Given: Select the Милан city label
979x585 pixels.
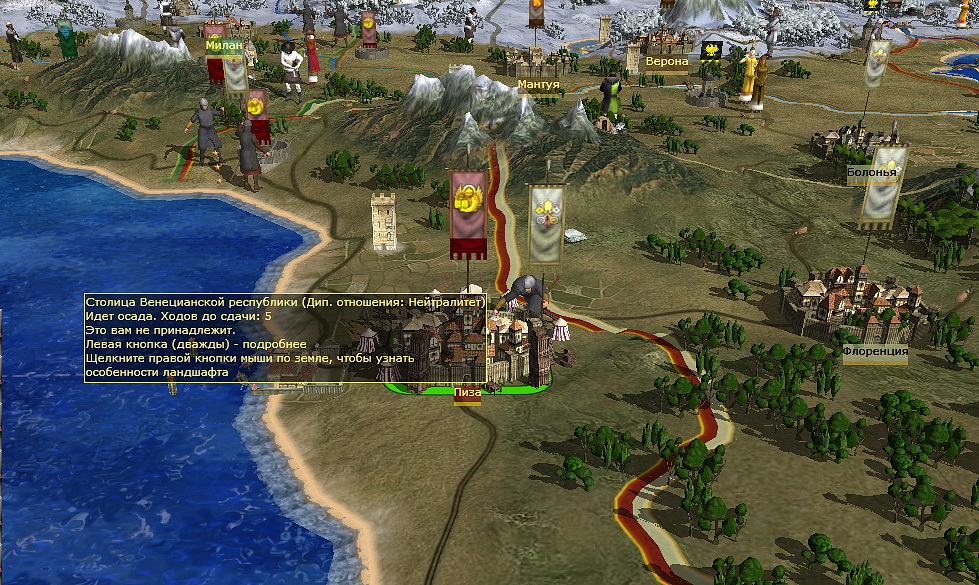Looking at the screenshot, I should [224, 45].
